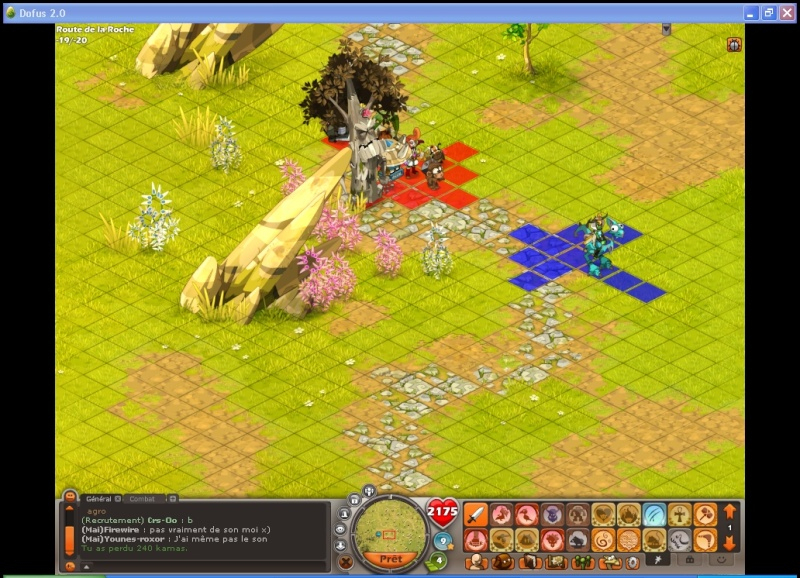Image resolution: width=800 pixels, height=578 pixels.
Task: Go to next spell bar page, down arrow
Action: pos(730,543)
